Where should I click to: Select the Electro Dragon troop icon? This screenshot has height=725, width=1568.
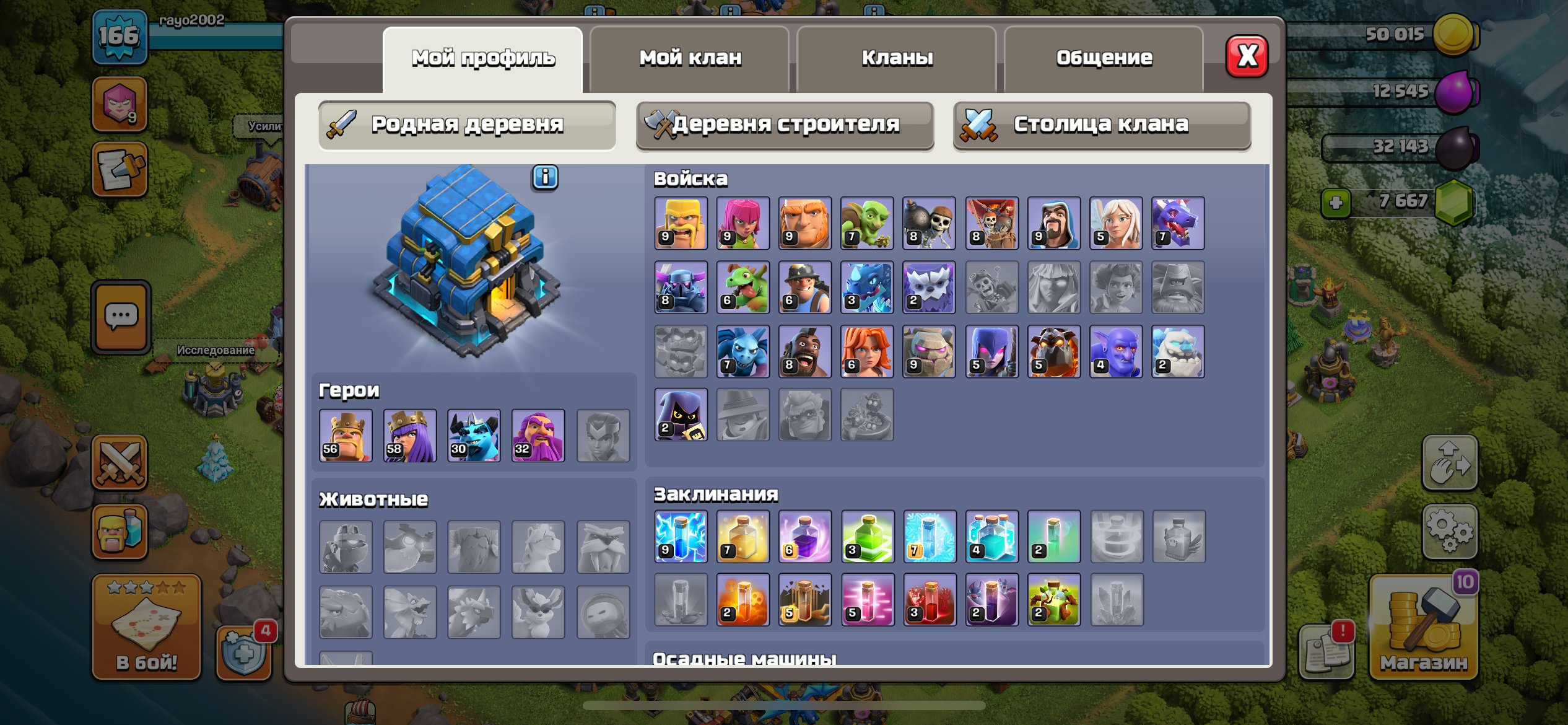tap(867, 287)
